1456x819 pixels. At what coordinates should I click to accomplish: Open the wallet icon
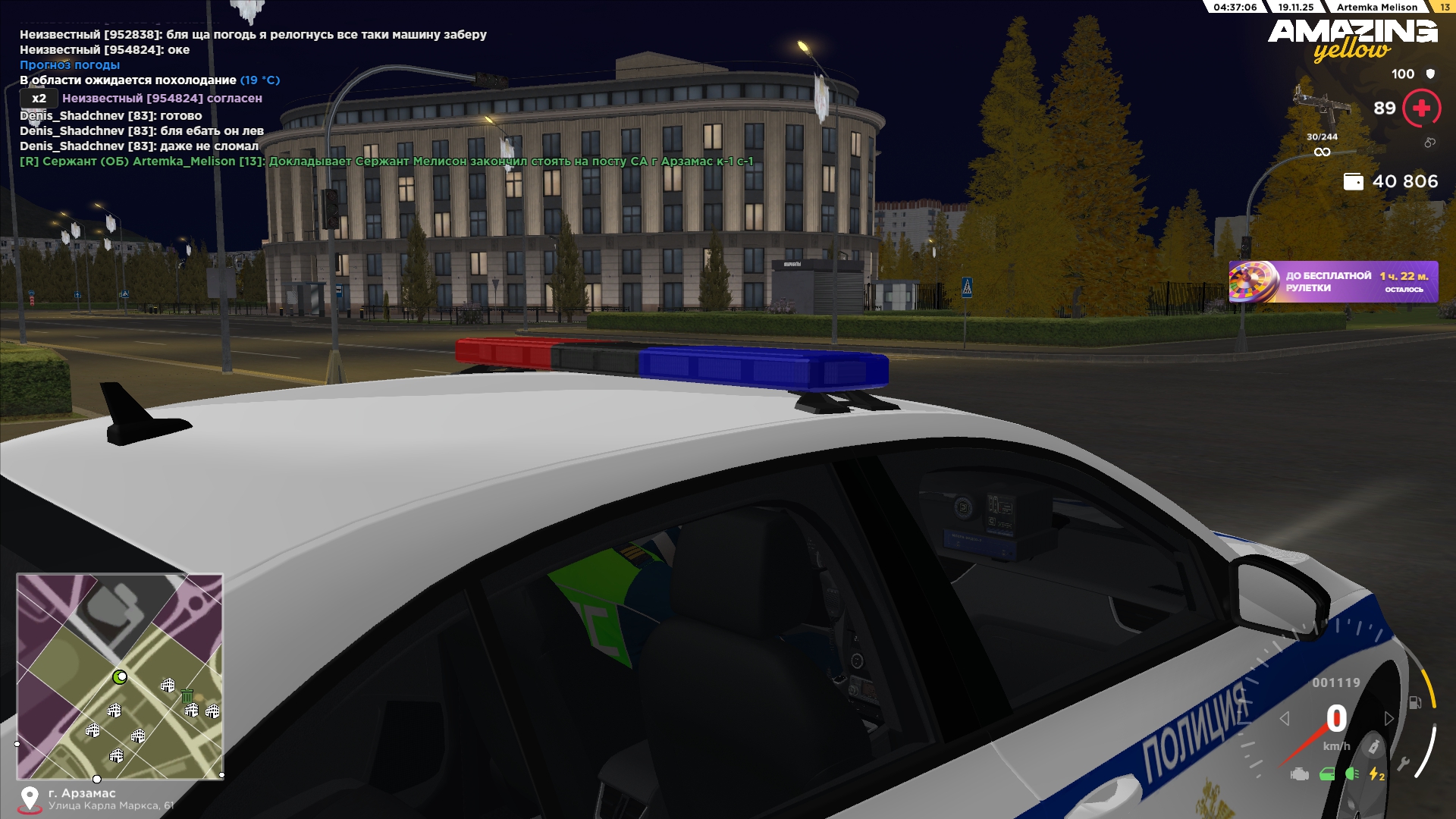click(x=1353, y=182)
